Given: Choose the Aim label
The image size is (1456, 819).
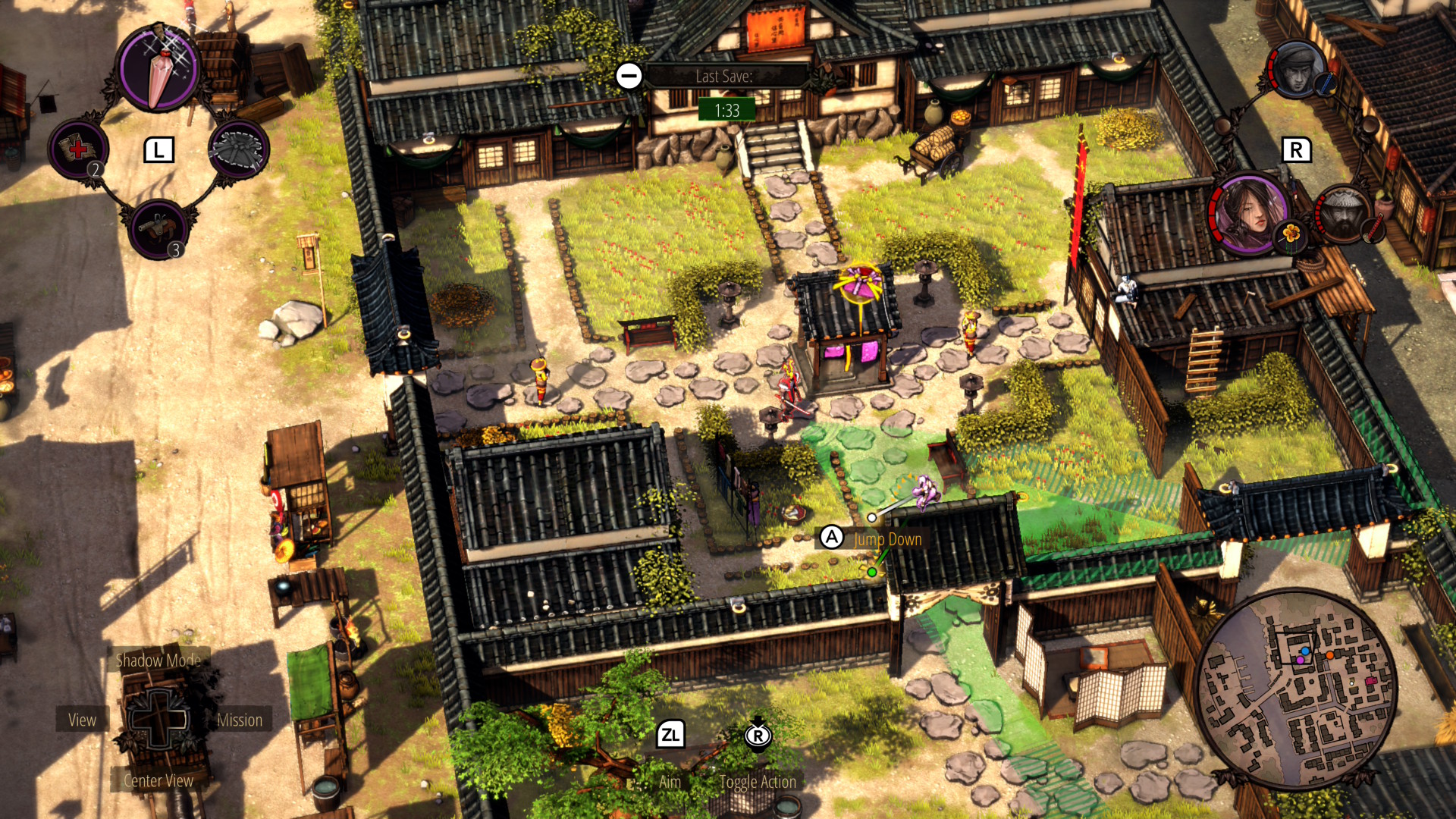Looking at the screenshot, I should pos(670,782).
